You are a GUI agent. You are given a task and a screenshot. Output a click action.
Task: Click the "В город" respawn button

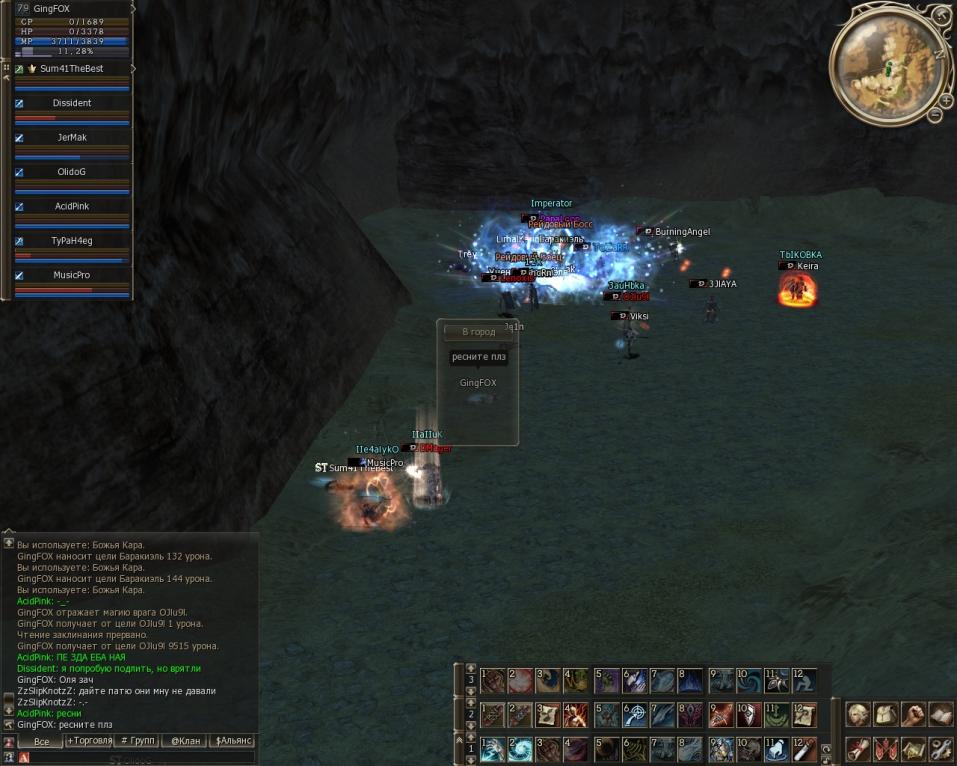pyautogui.click(x=477, y=332)
